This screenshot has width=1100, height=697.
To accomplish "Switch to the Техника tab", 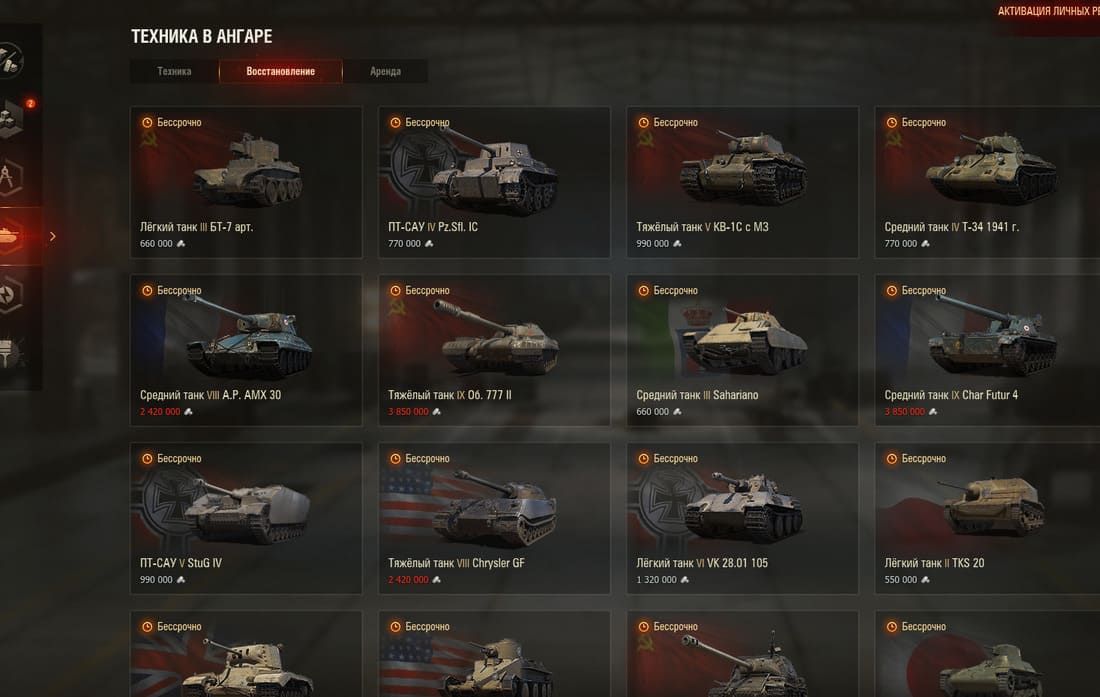I will point(174,71).
